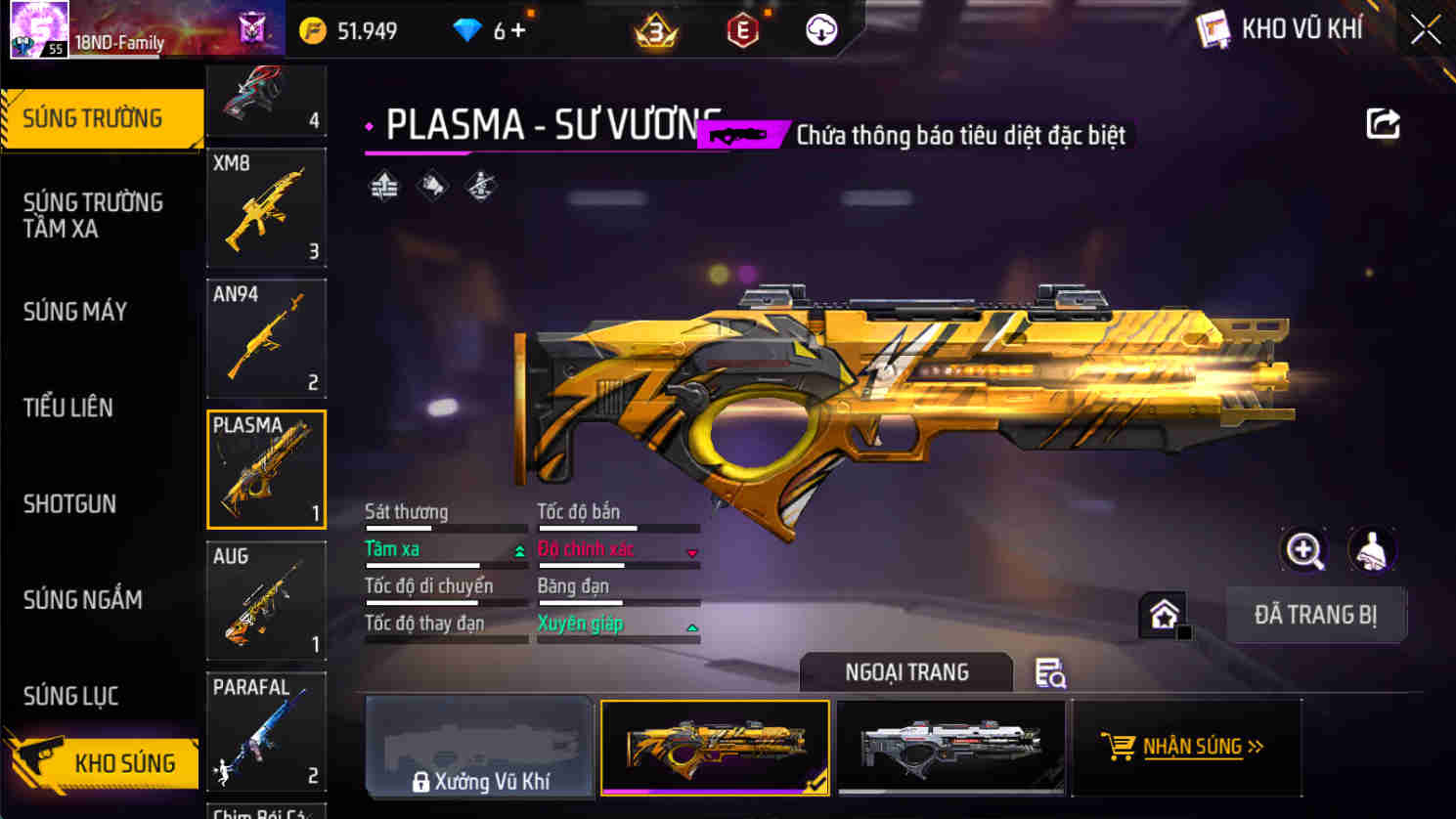This screenshot has width=1456, height=819.
Task: Select SÚNG NGẮM category in the sidebar
Action: pyautogui.click(x=82, y=600)
